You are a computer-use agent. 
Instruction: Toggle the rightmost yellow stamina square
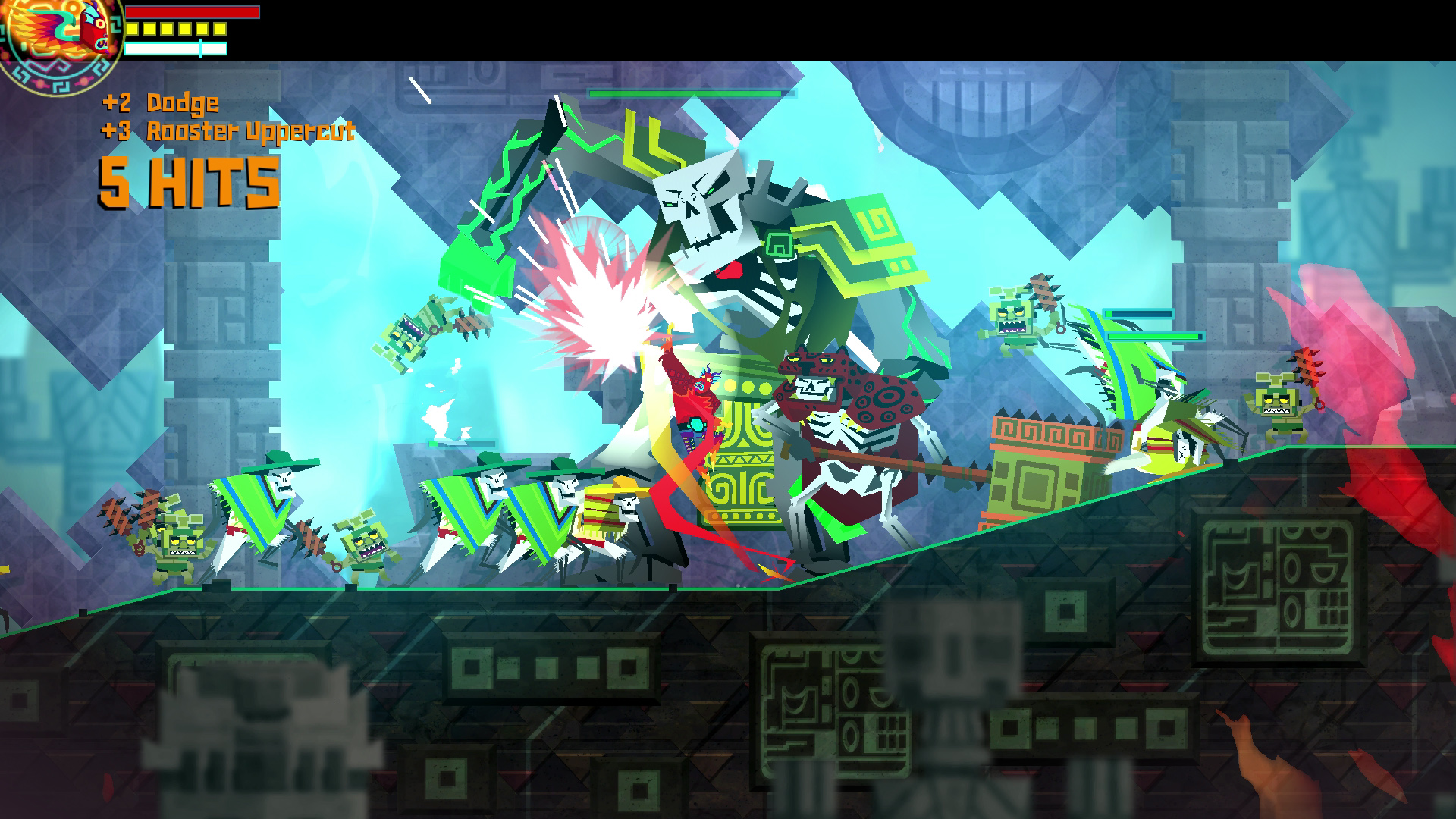click(x=219, y=29)
